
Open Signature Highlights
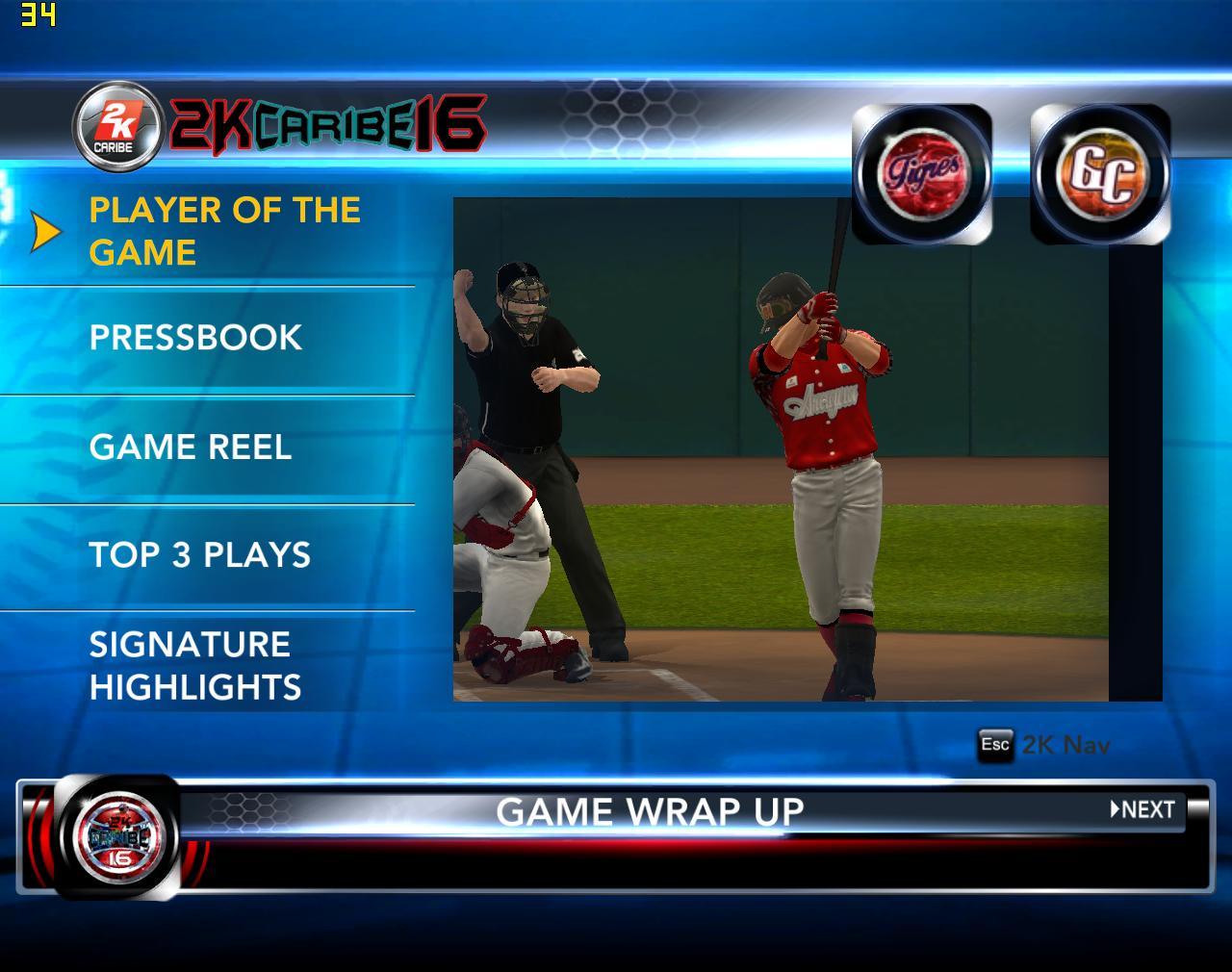(195, 666)
